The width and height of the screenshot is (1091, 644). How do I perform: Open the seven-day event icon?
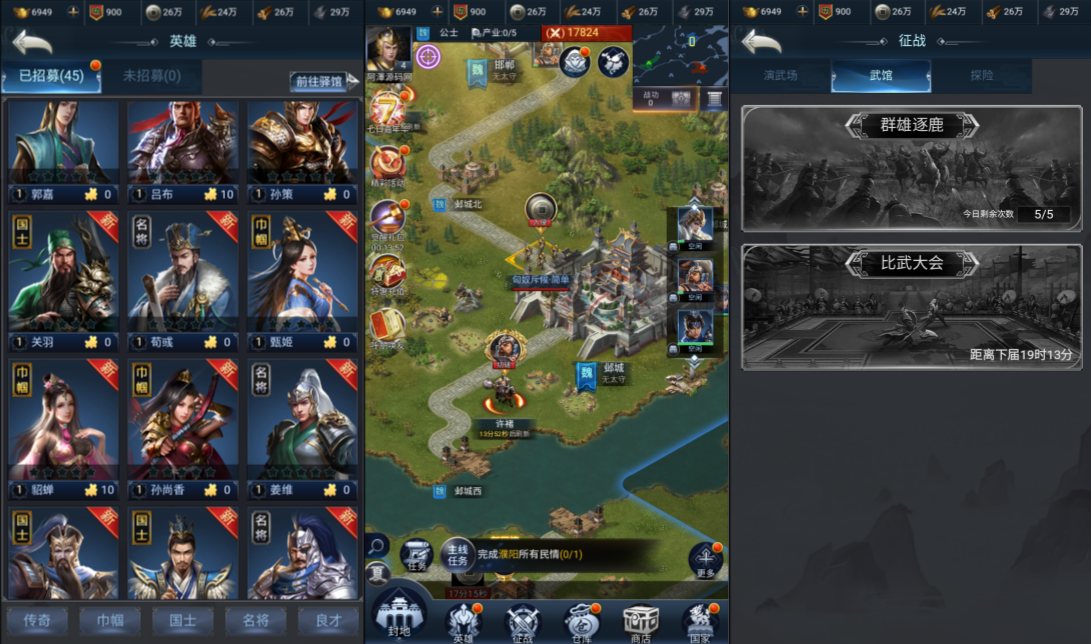[x=386, y=112]
